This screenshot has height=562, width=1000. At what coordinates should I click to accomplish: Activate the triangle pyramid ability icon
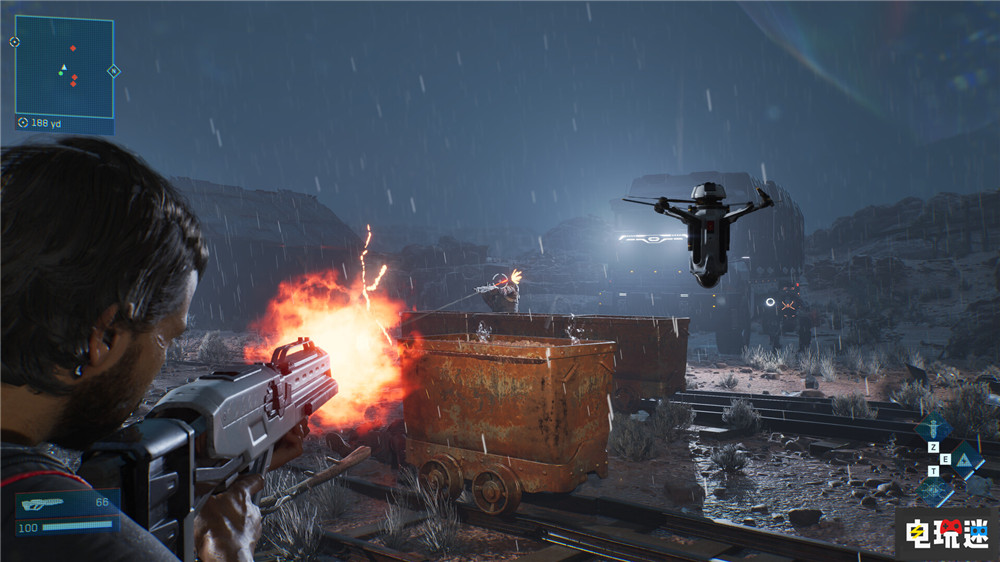(x=965, y=459)
